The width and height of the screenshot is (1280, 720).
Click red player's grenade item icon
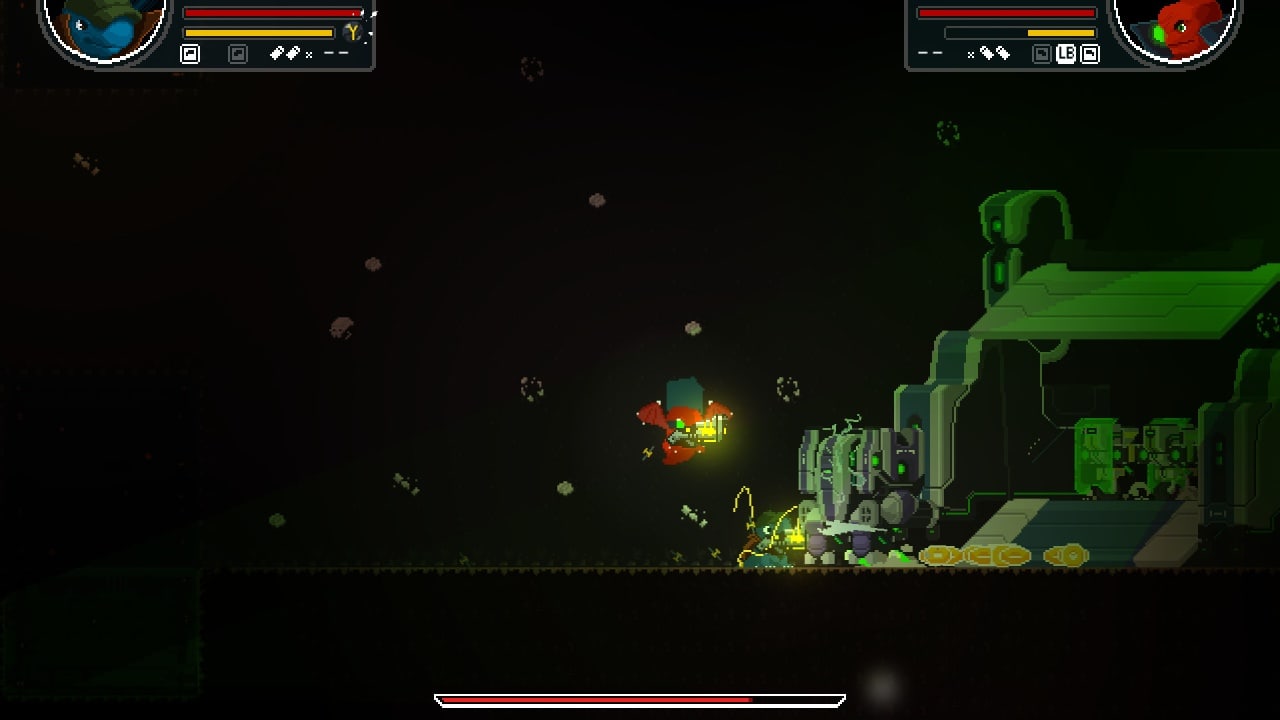coord(994,54)
